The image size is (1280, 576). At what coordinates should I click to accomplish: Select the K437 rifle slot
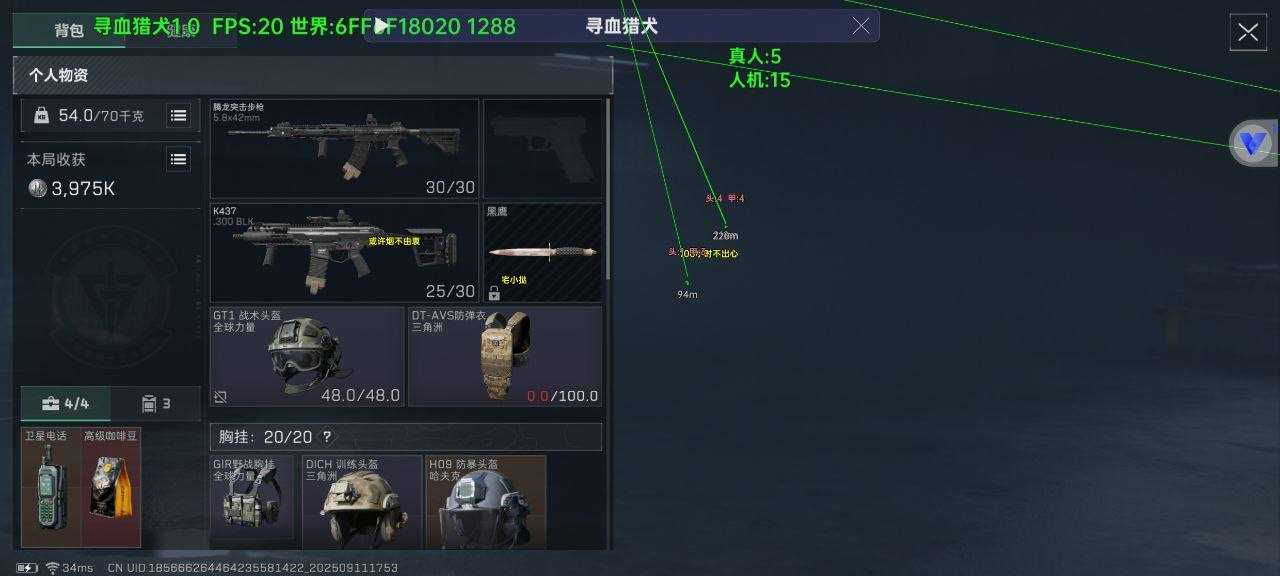(x=344, y=252)
